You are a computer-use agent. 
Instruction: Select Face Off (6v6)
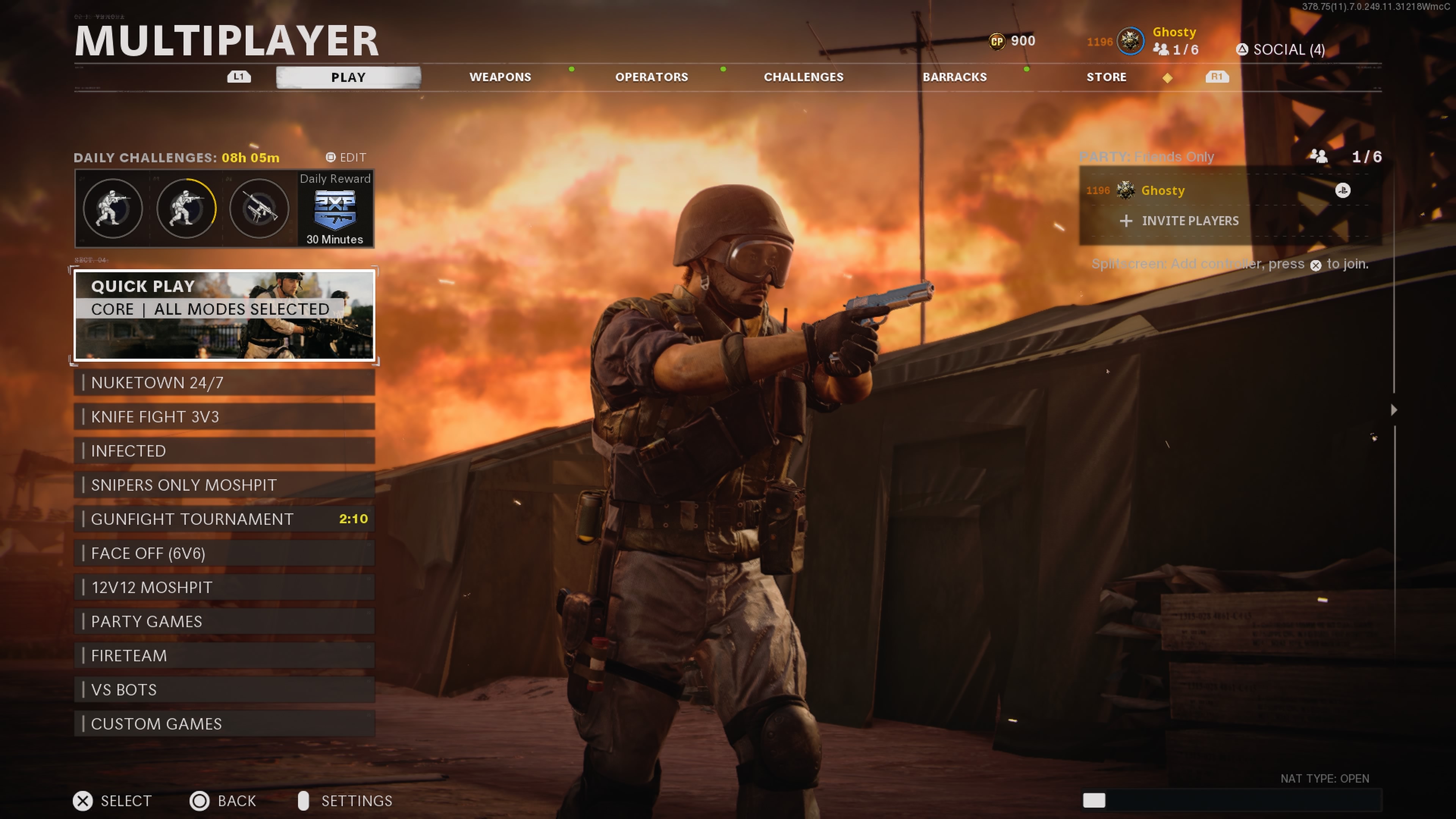tap(224, 553)
